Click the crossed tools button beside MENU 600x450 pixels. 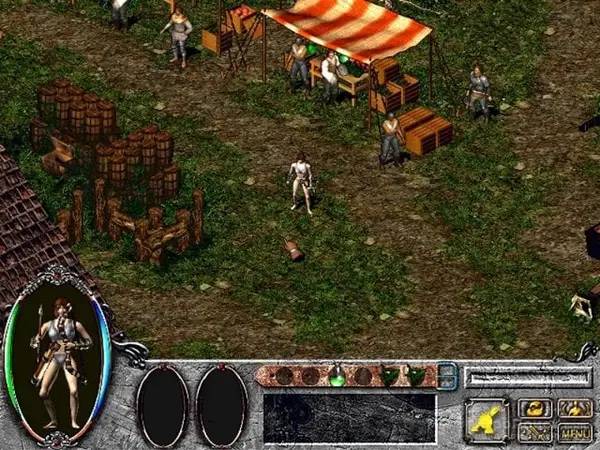(535, 432)
